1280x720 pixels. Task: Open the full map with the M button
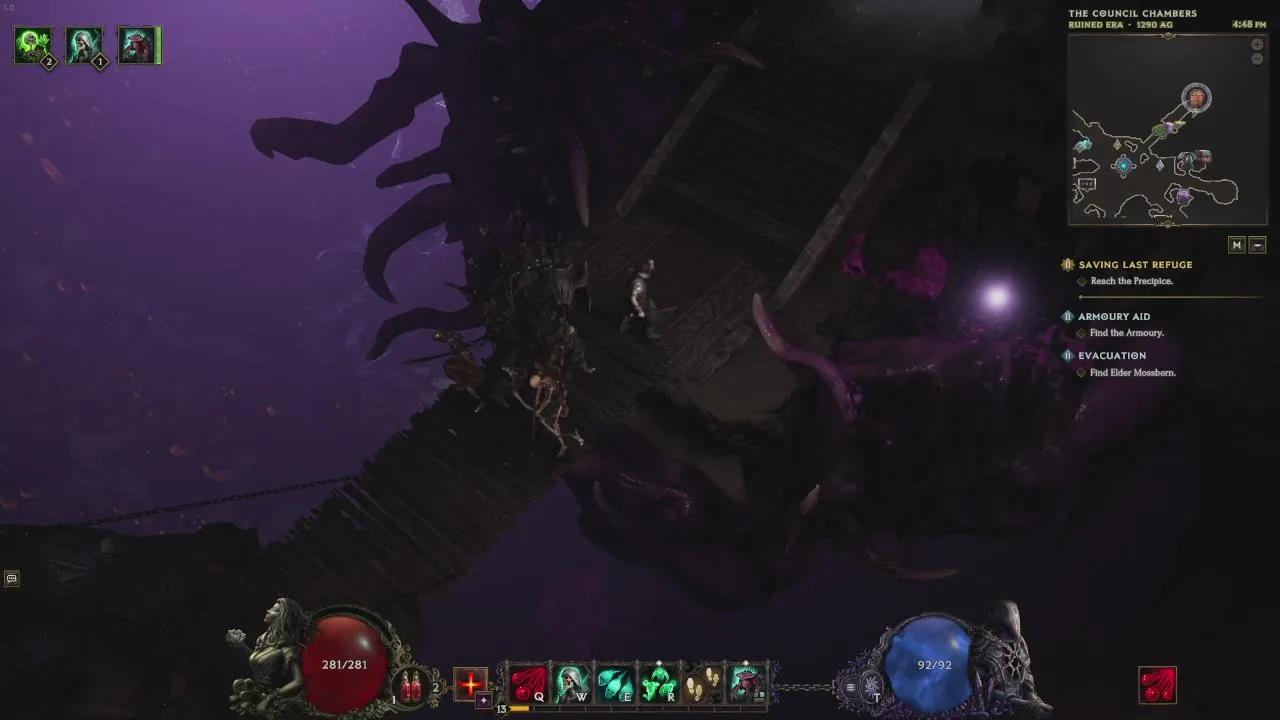click(x=1237, y=245)
